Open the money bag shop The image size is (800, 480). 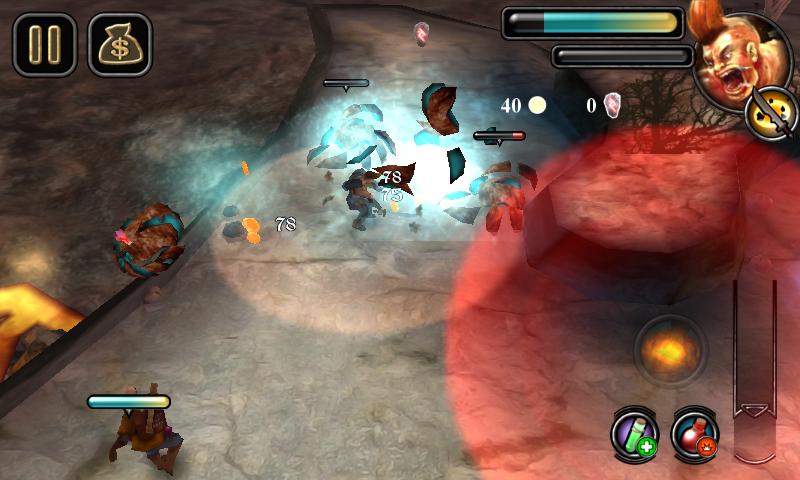coord(119,45)
